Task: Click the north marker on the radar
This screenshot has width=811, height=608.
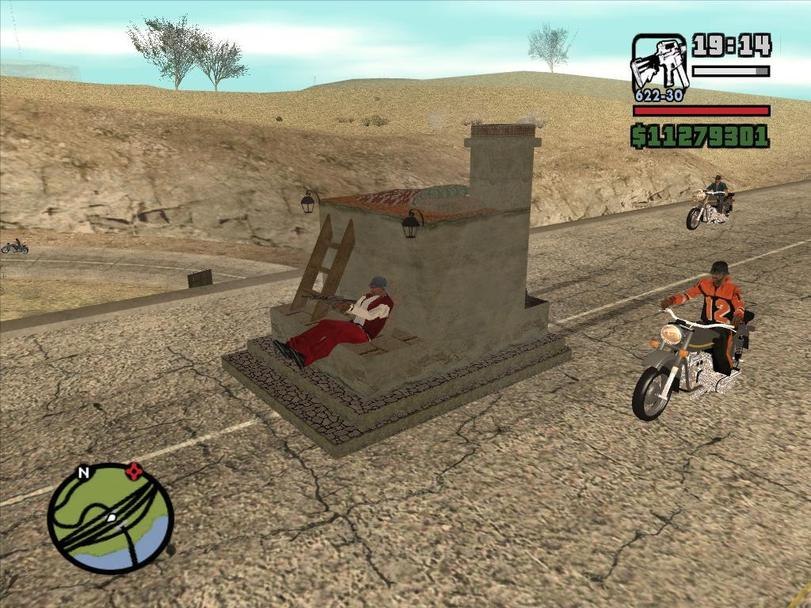Action: (84, 472)
